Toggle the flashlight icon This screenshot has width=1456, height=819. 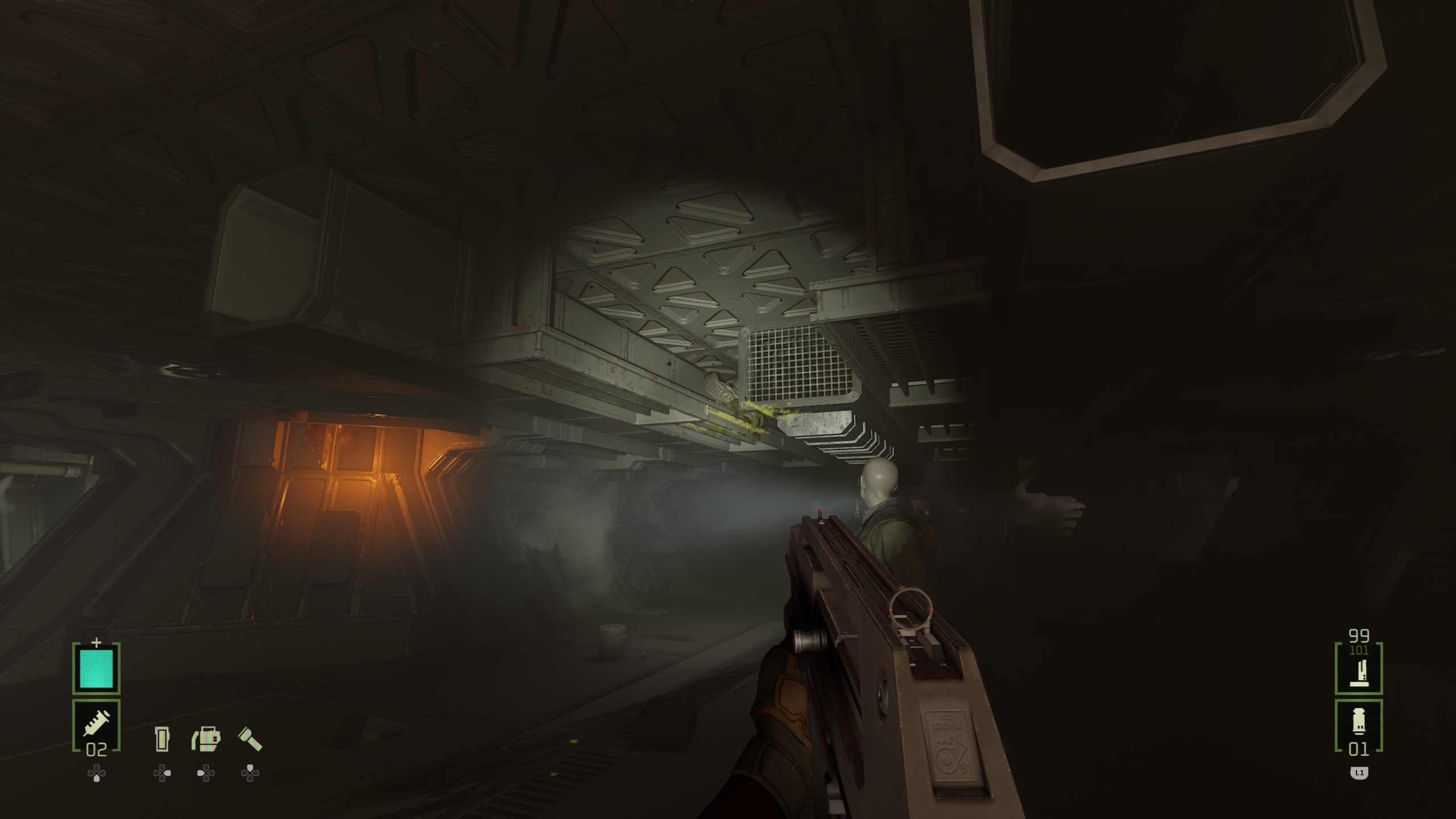coord(250,739)
